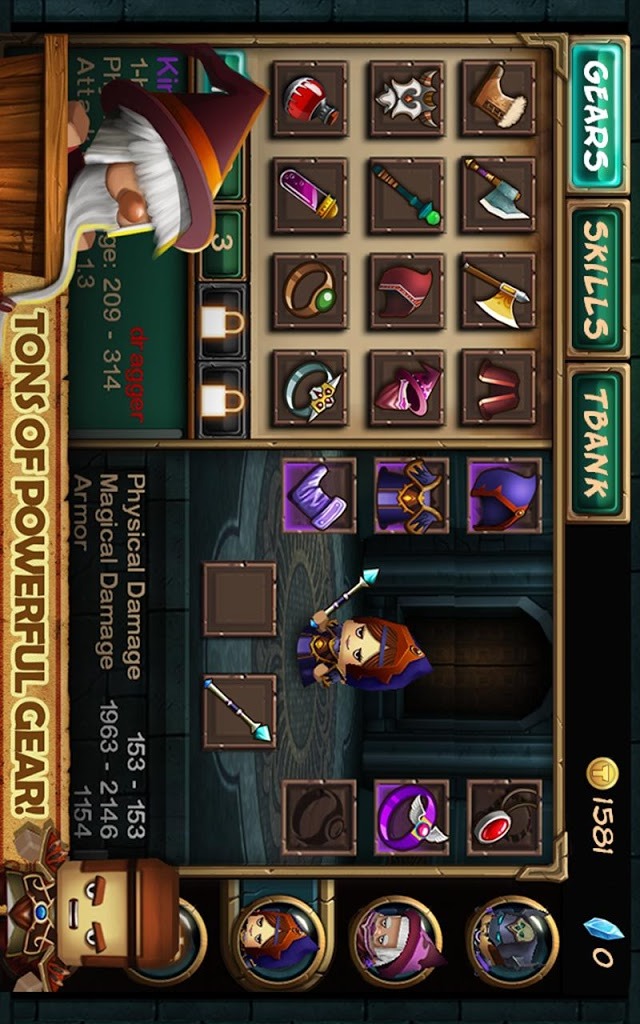Click the equipped blue-tipped staff weapon slot
The width and height of the screenshot is (640, 1024).
point(240,711)
